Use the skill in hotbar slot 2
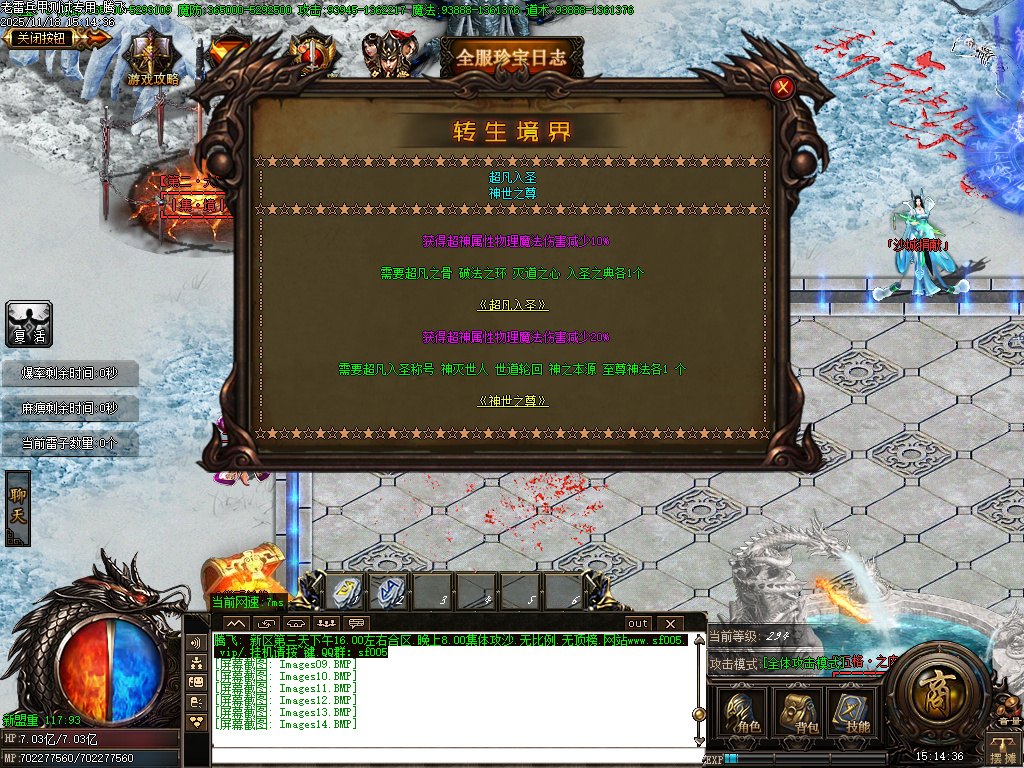This screenshot has height=768, width=1024. click(x=390, y=592)
